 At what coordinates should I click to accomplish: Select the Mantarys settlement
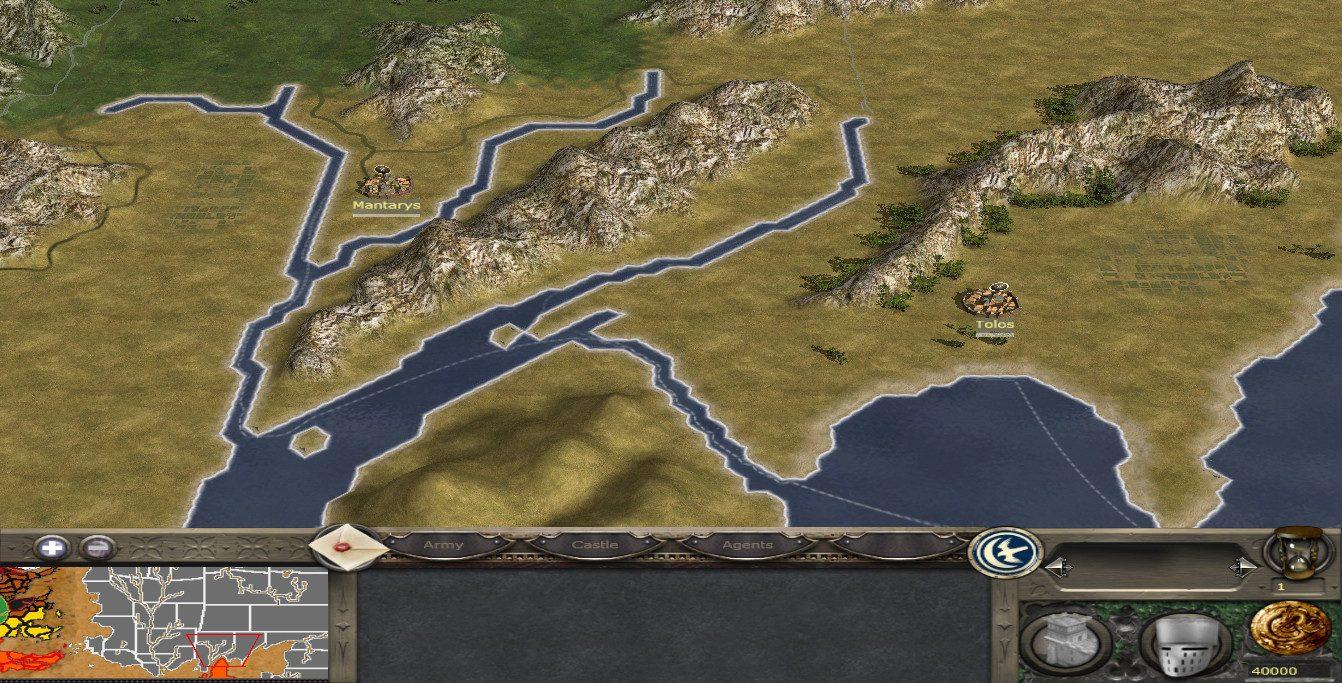tap(385, 183)
